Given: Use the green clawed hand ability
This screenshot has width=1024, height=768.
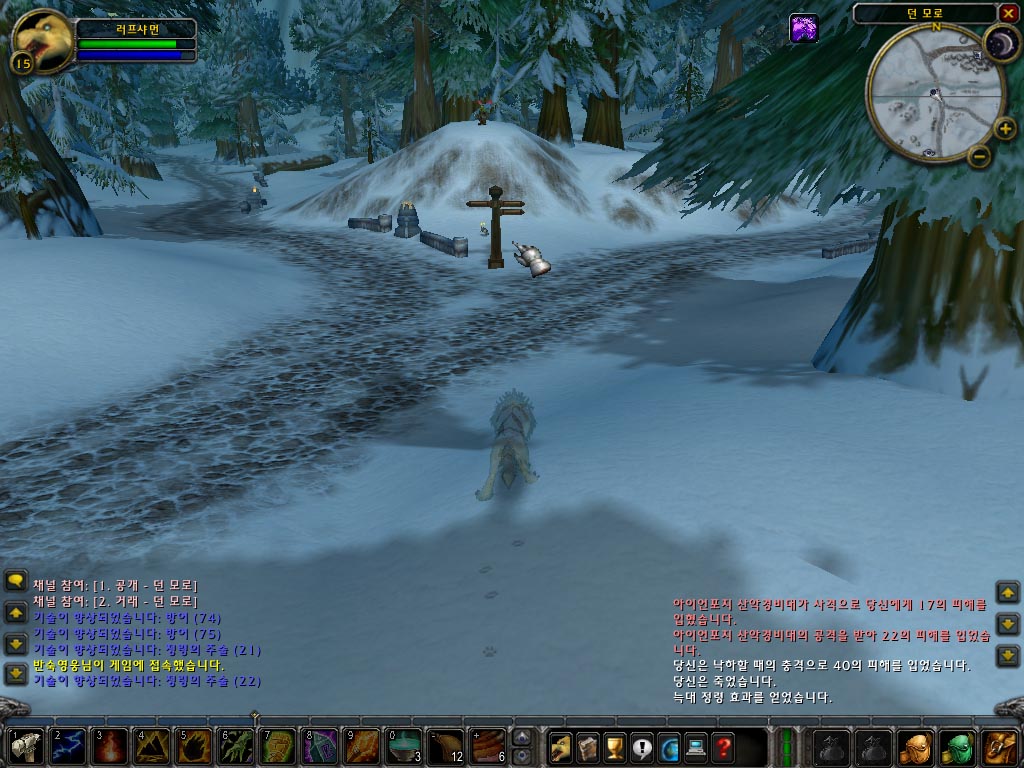Looking at the screenshot, I should point(235,747).
